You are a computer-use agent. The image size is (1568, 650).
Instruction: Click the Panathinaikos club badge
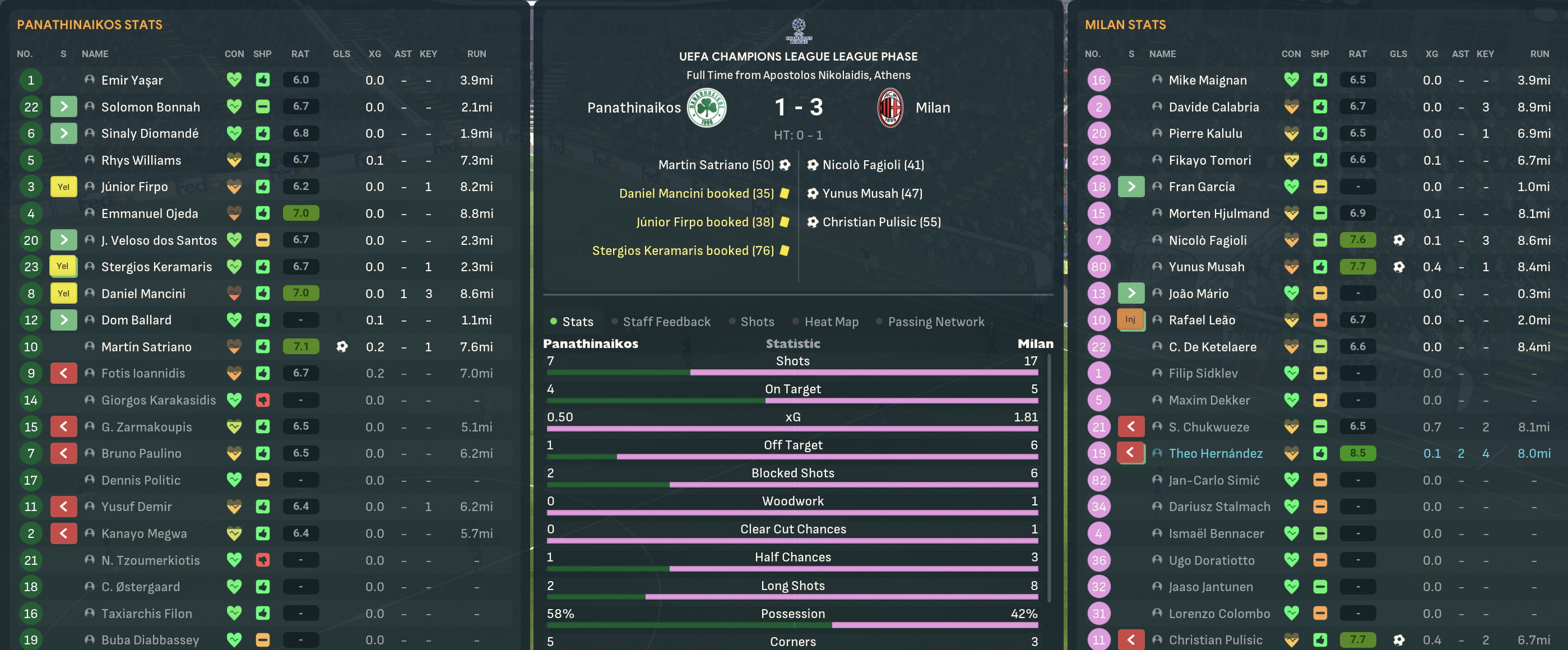706,108
